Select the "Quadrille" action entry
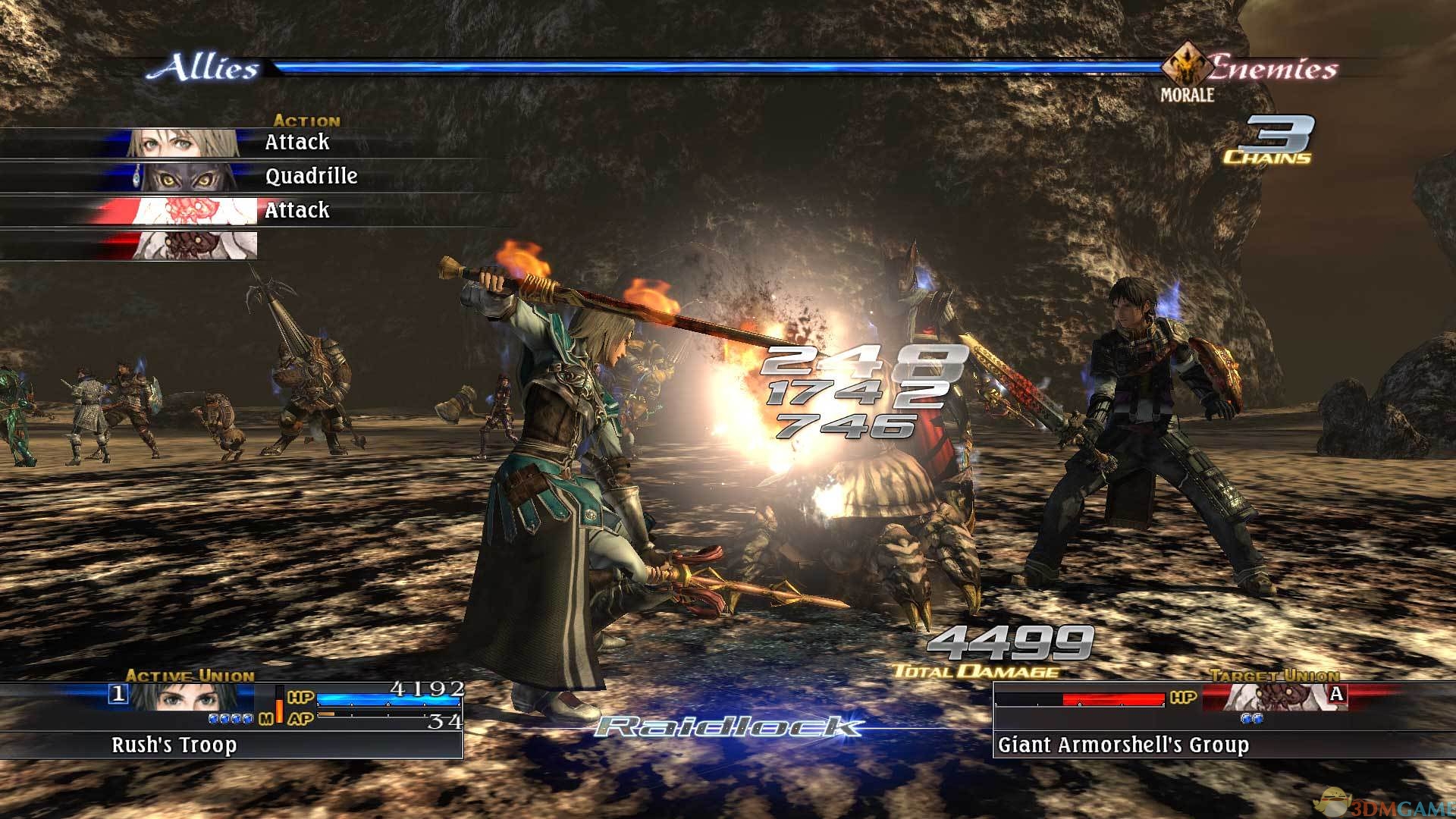1456x819 pixels. (311, 176)
